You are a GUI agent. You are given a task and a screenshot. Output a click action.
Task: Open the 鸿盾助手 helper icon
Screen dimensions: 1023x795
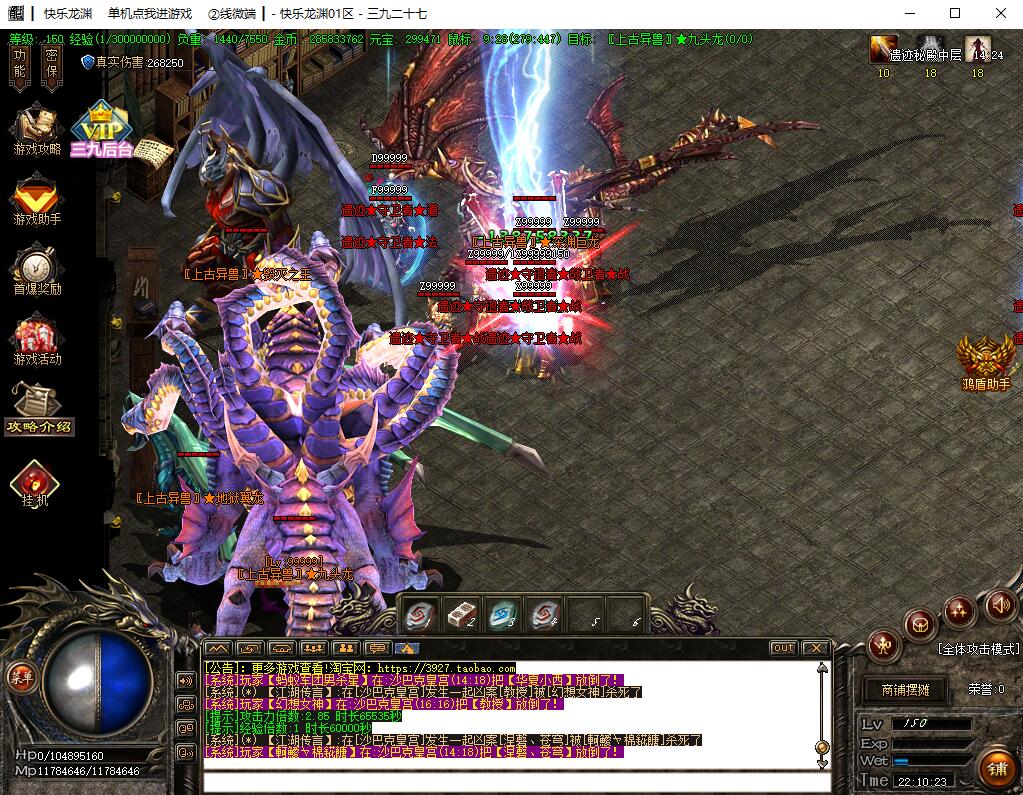click(x=986, y=361)
